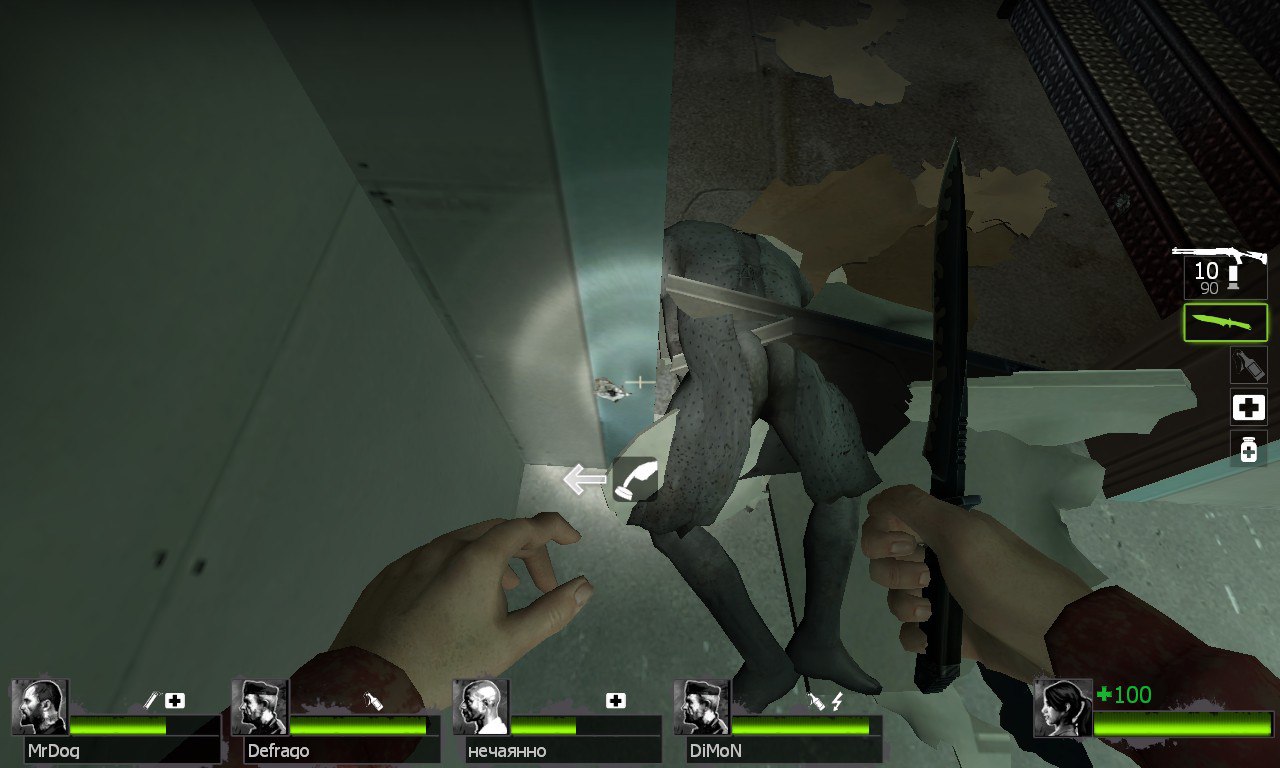Select the first aid kit slot
This screenshot has height=768, width=1280.
pos(1248,407)
